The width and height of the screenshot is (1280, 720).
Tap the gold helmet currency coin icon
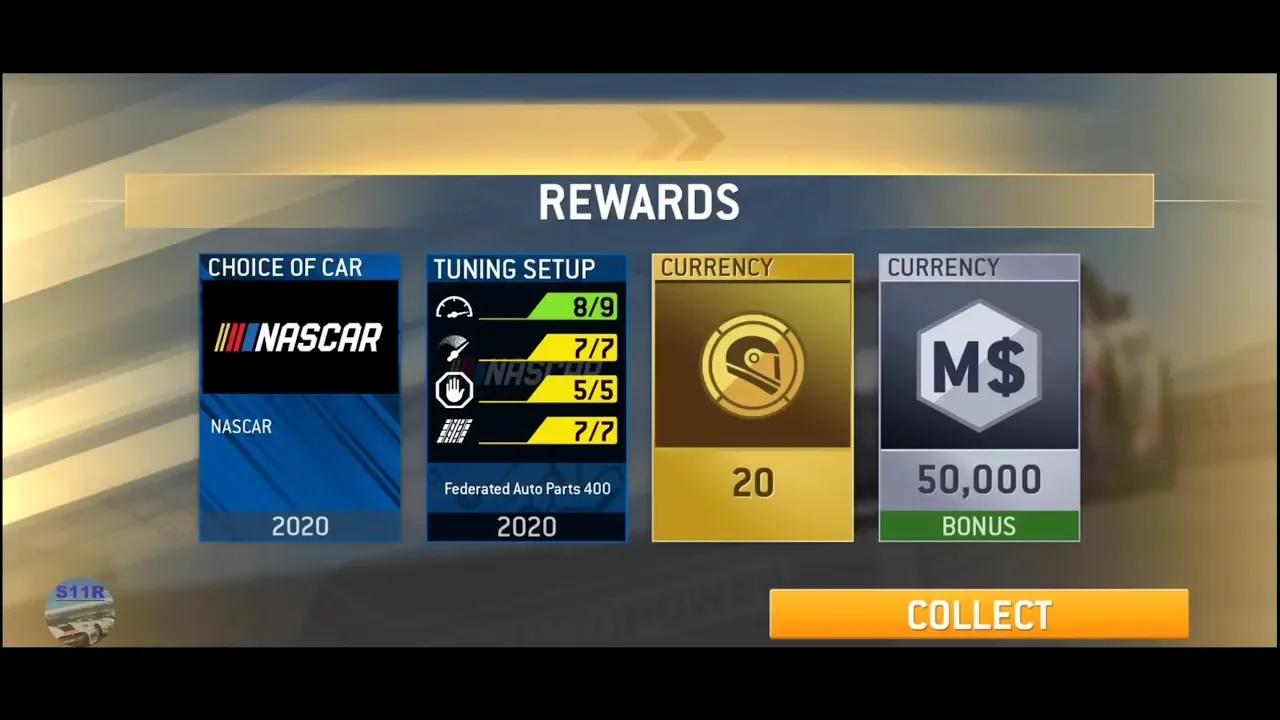752,363
